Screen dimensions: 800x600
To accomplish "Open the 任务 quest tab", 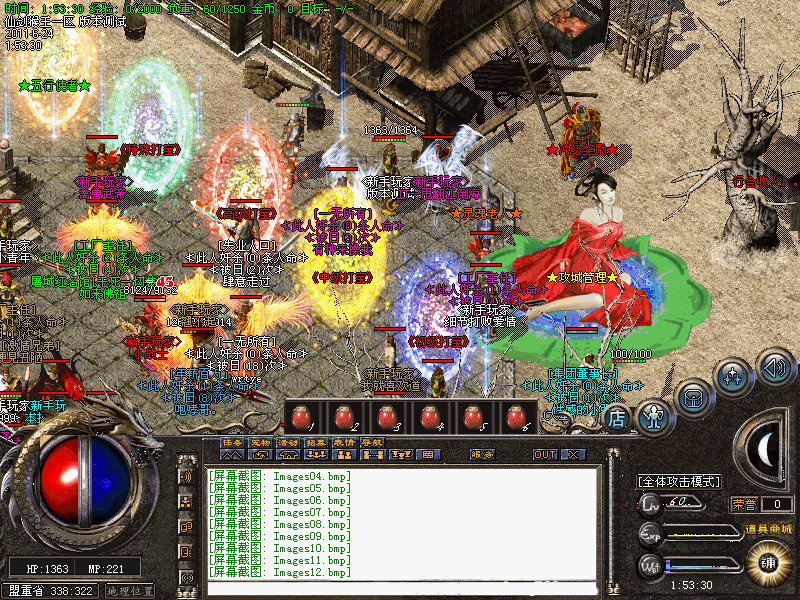I will (232, 441).
